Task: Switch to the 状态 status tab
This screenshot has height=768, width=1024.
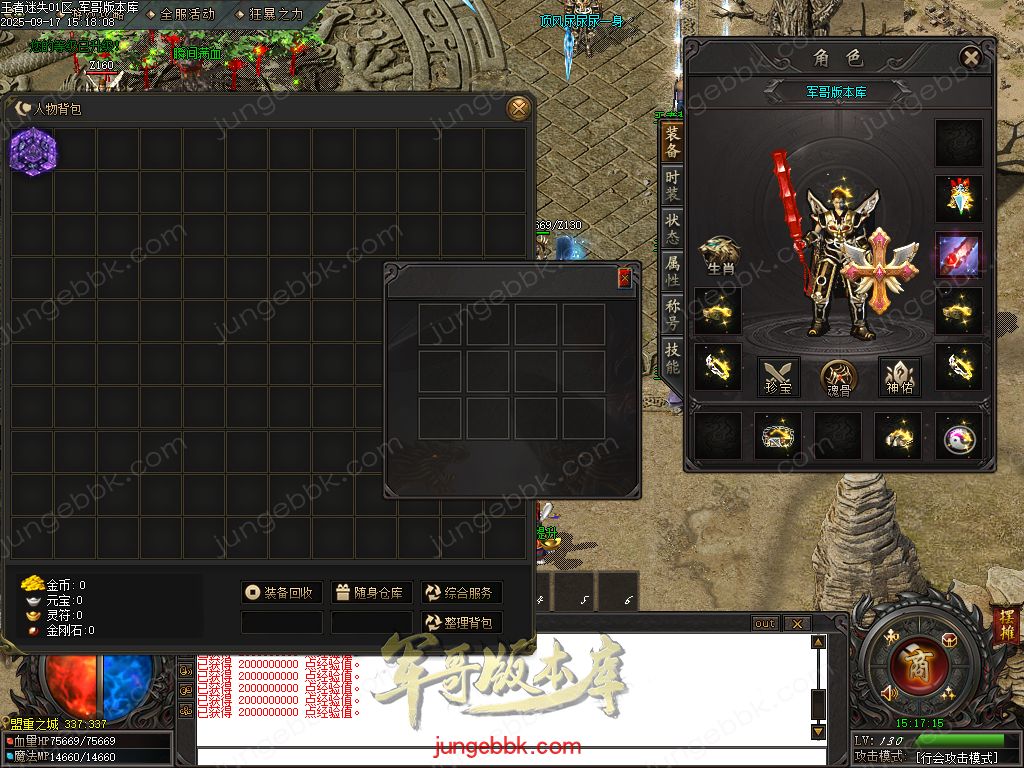Action: 672,230
